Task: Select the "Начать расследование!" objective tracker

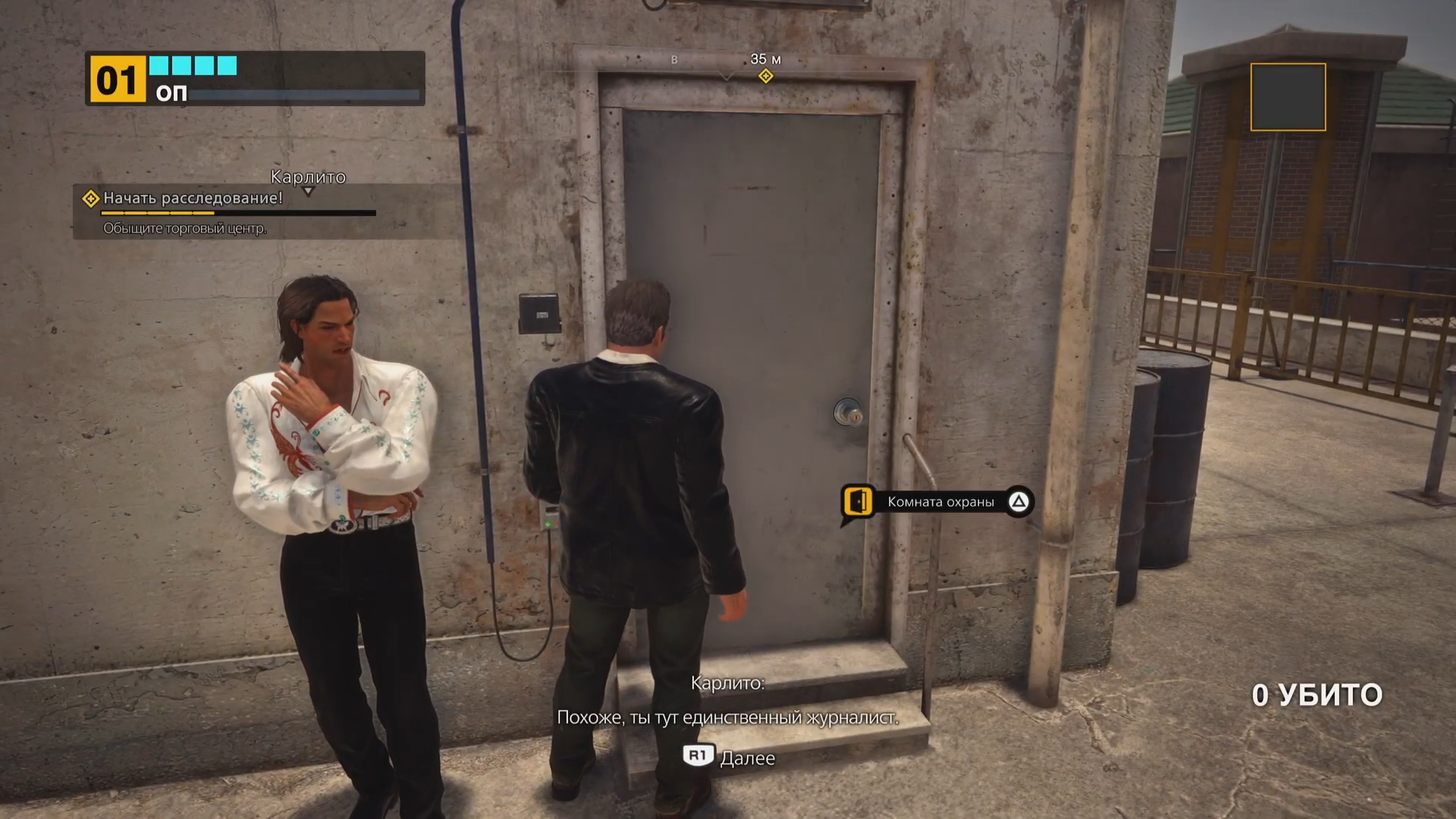Action: (x=193, y=199)
